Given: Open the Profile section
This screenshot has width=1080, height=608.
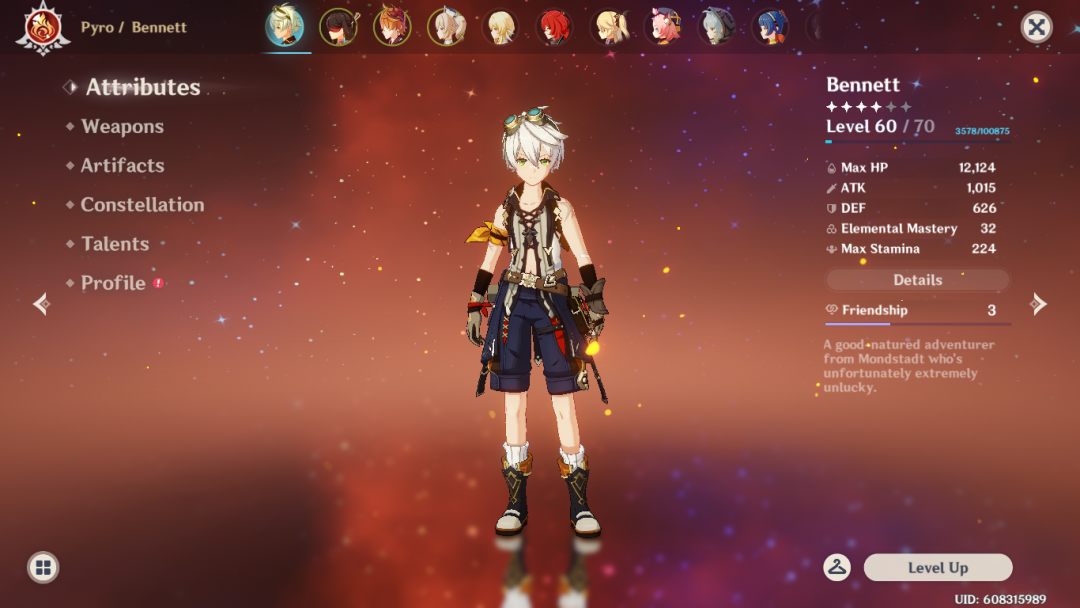Looking at the screenshot, I should coord(113,283).
